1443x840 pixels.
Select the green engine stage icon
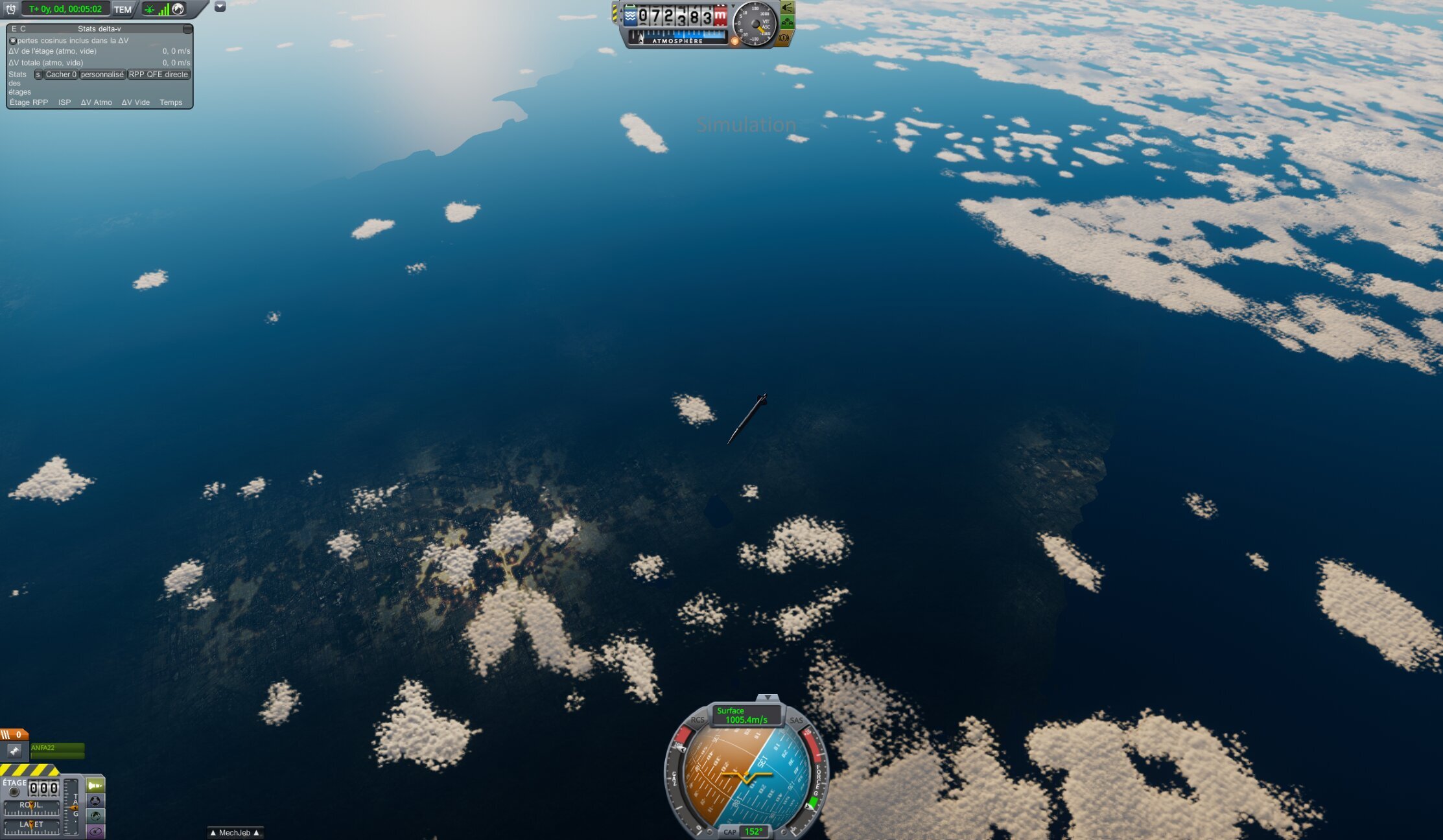[x=95, y=785]
